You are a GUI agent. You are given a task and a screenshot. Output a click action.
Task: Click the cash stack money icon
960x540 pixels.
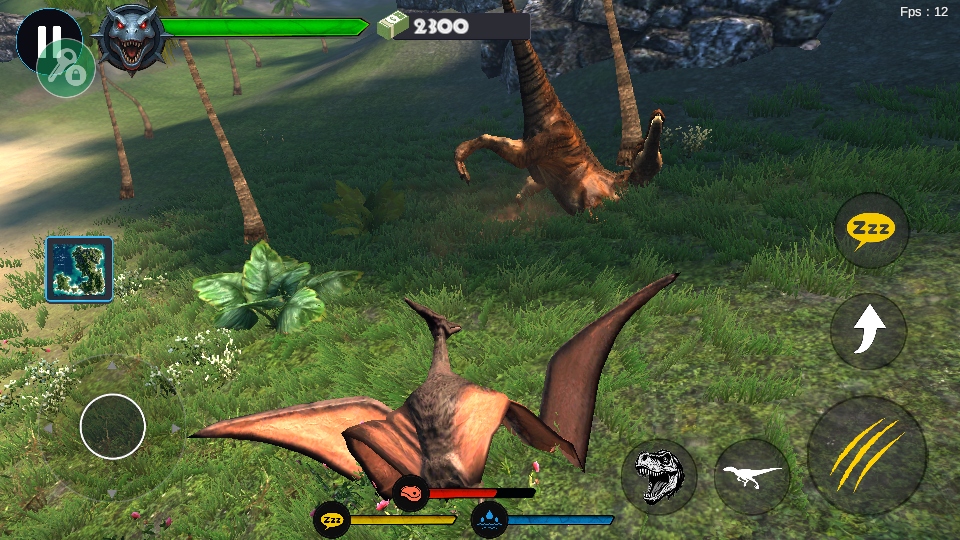tap(394, 25)
